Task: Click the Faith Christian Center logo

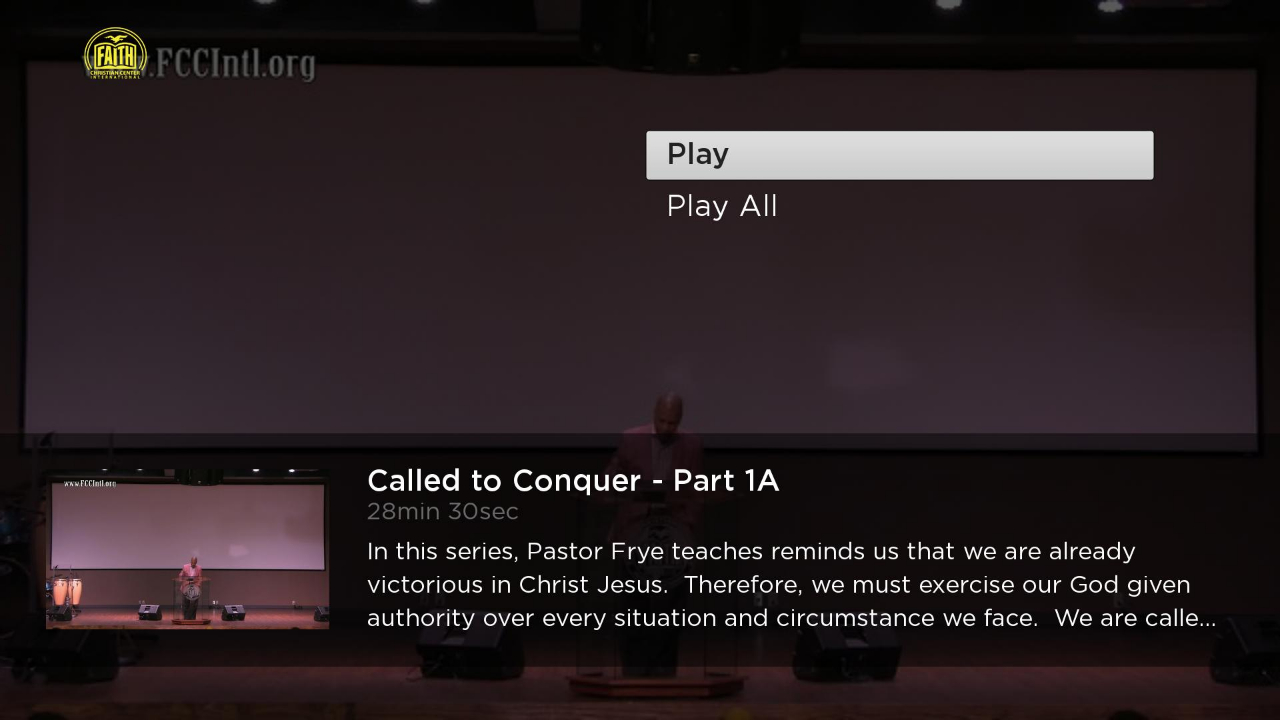Action: click(114, 56)
